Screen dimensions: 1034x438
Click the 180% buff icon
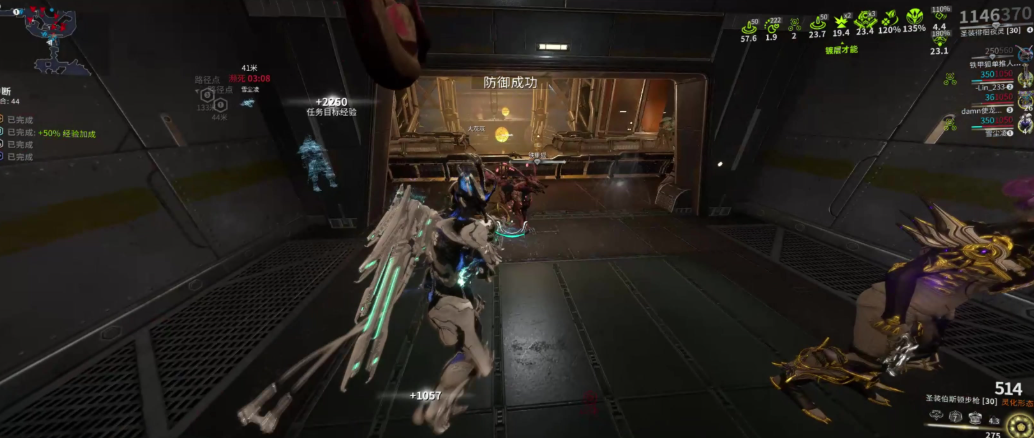939,40
